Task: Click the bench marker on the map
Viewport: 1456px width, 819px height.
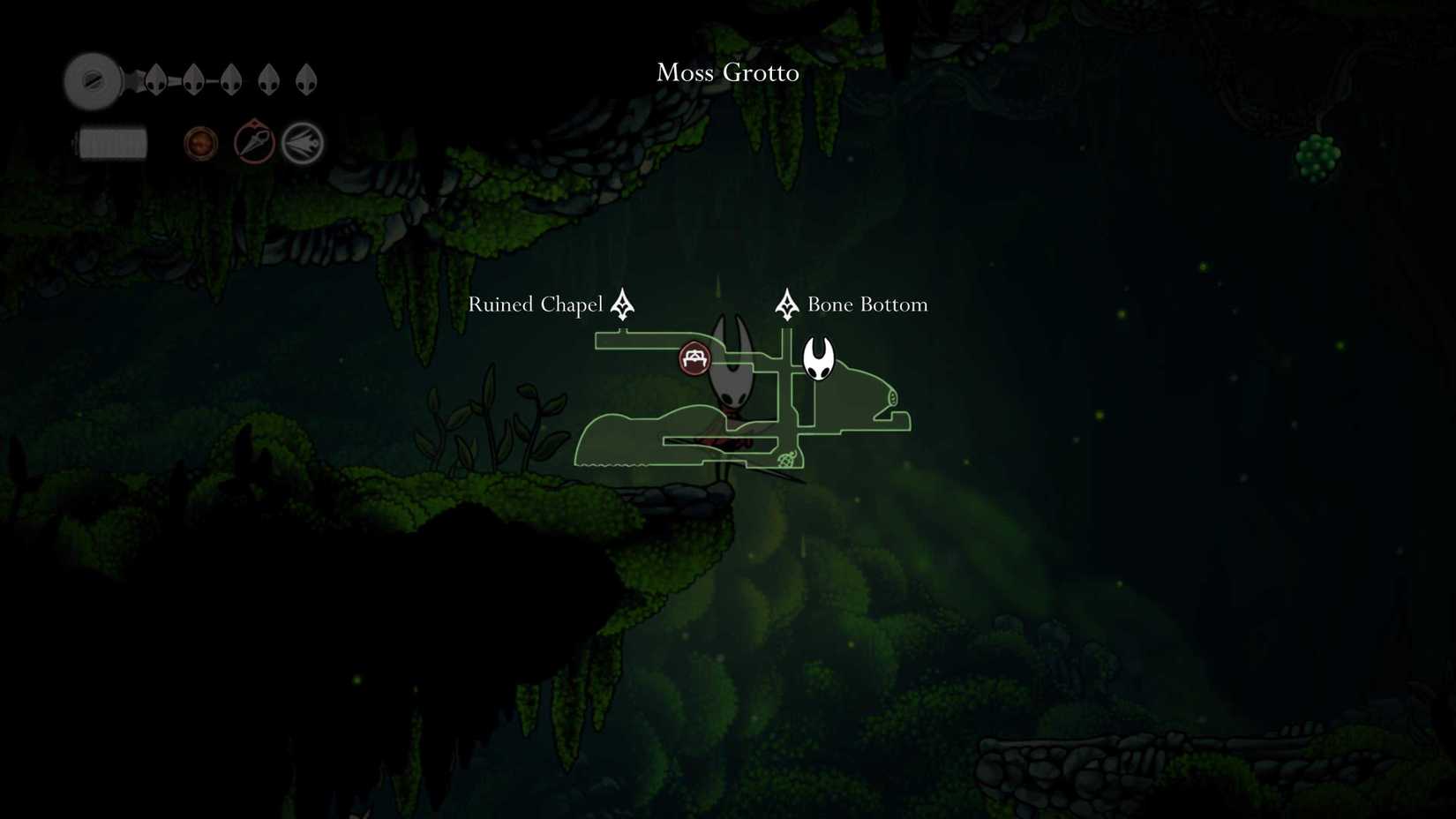Action: (x=694, y=358)
